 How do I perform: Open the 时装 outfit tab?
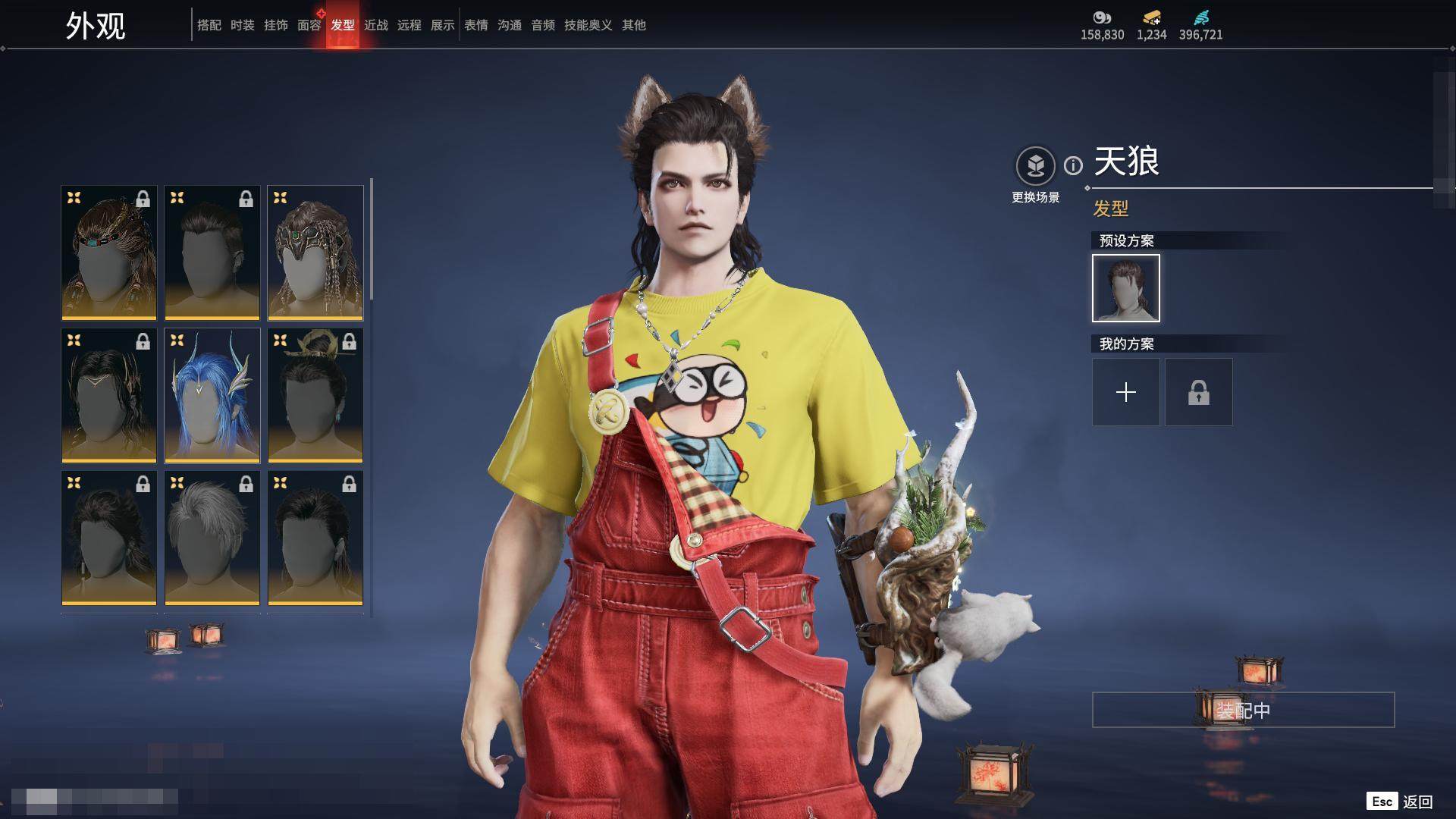(x=243, y=25)
